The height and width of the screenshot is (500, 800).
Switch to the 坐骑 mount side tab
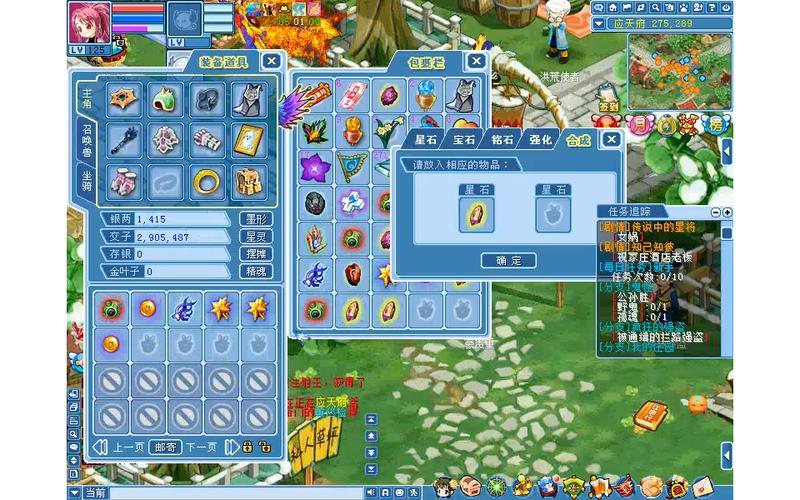87,180
